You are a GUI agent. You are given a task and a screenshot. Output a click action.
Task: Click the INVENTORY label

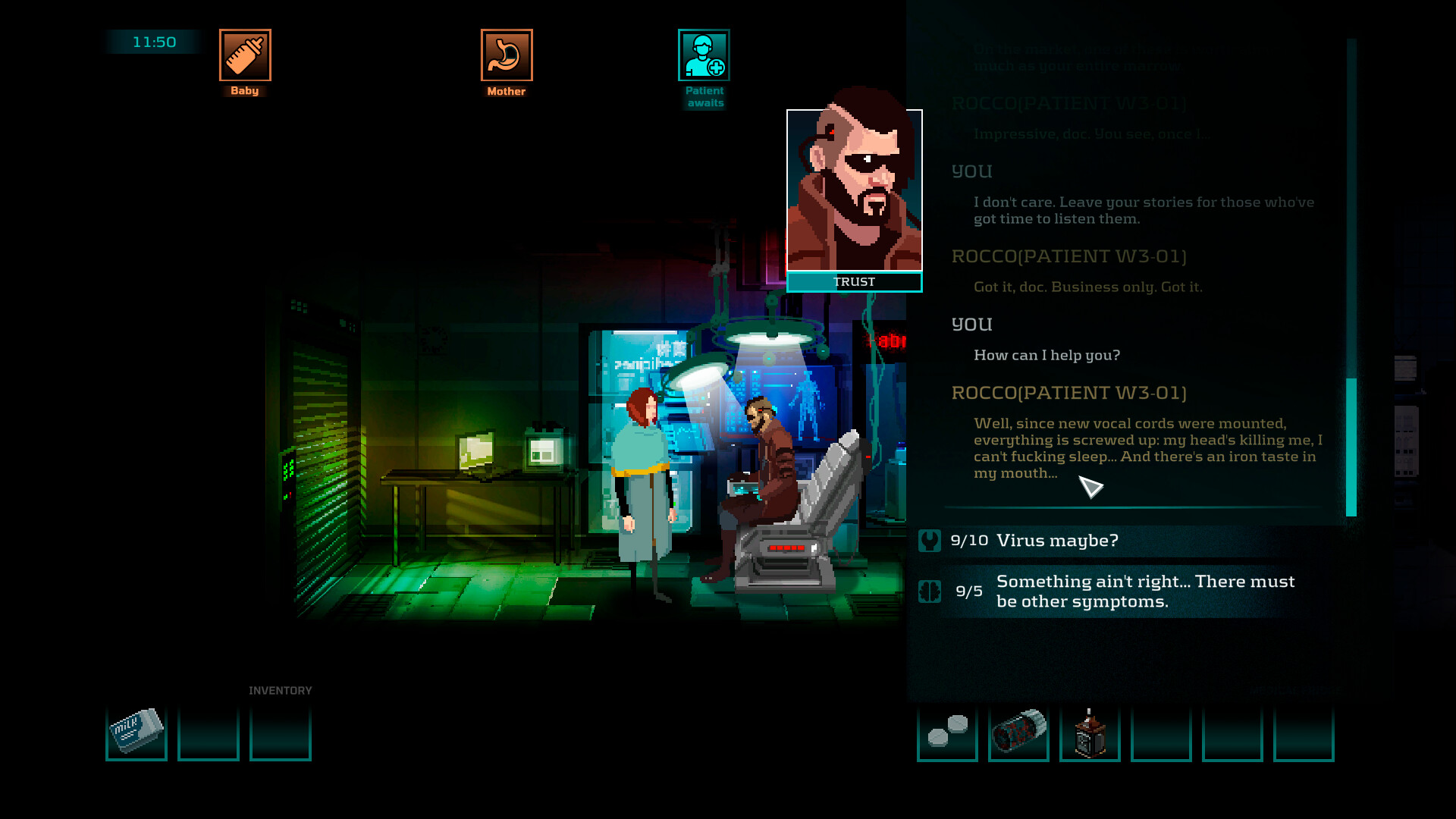(x=281, y=690)
